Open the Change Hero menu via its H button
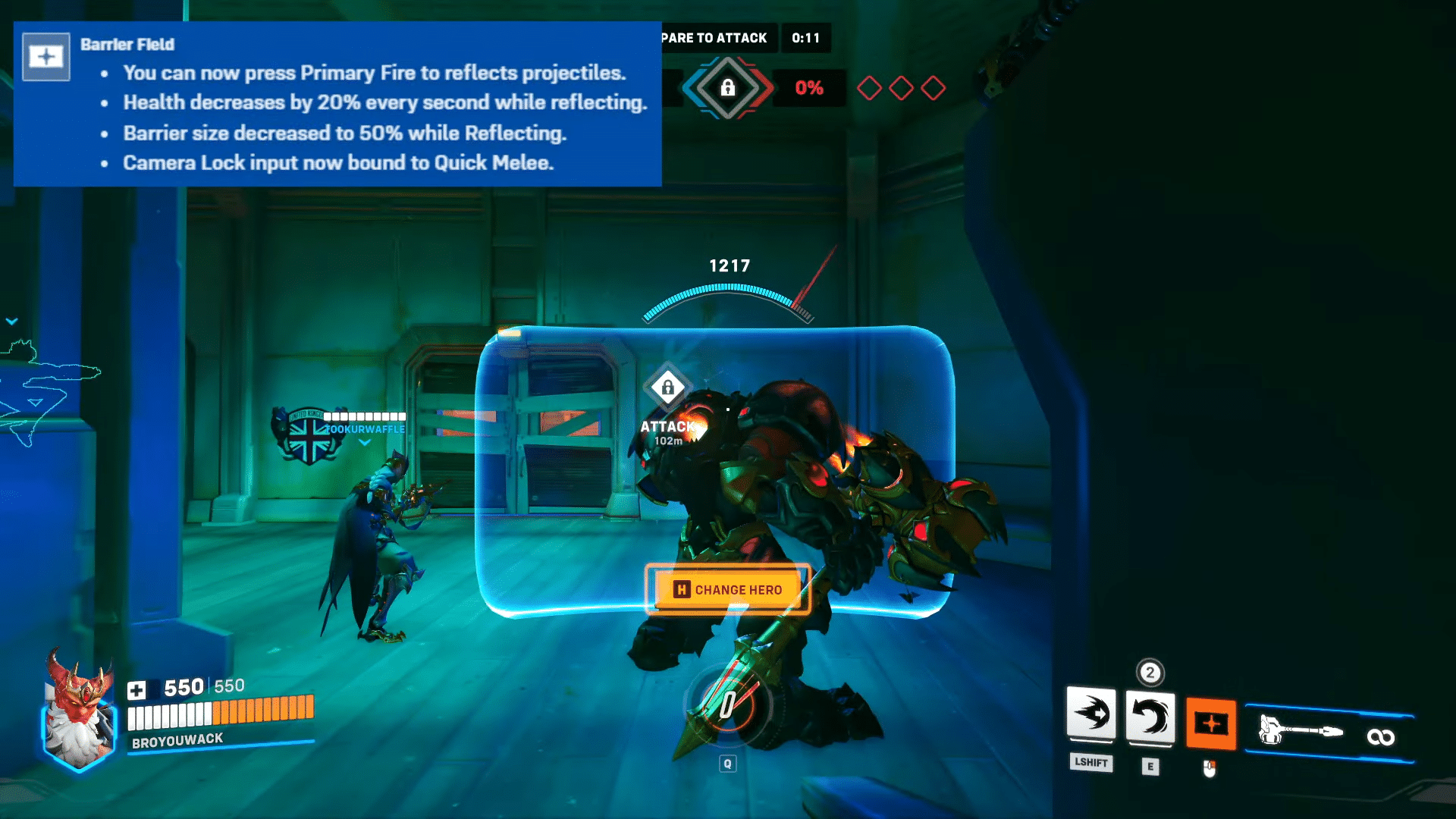 click(x=682, y=589)
